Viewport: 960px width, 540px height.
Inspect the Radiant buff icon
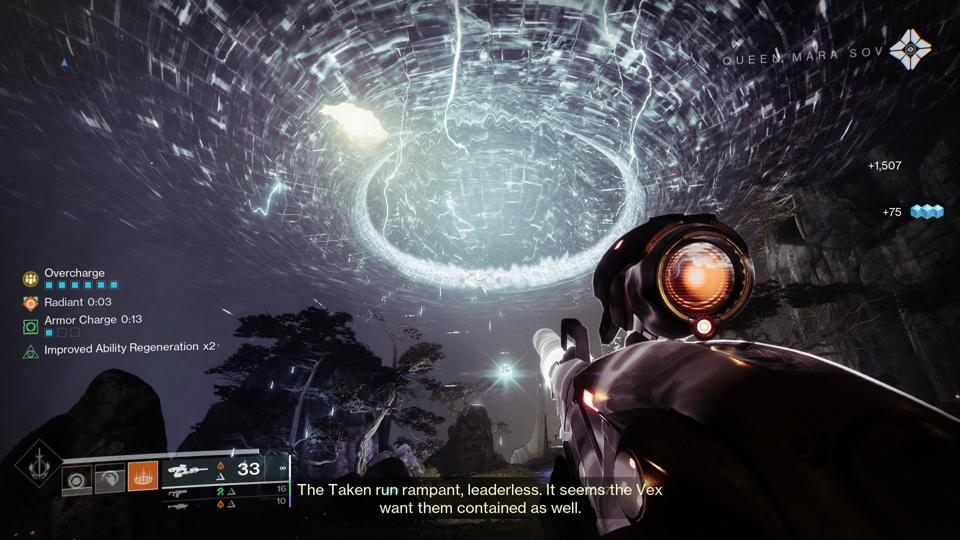(31, 302)
